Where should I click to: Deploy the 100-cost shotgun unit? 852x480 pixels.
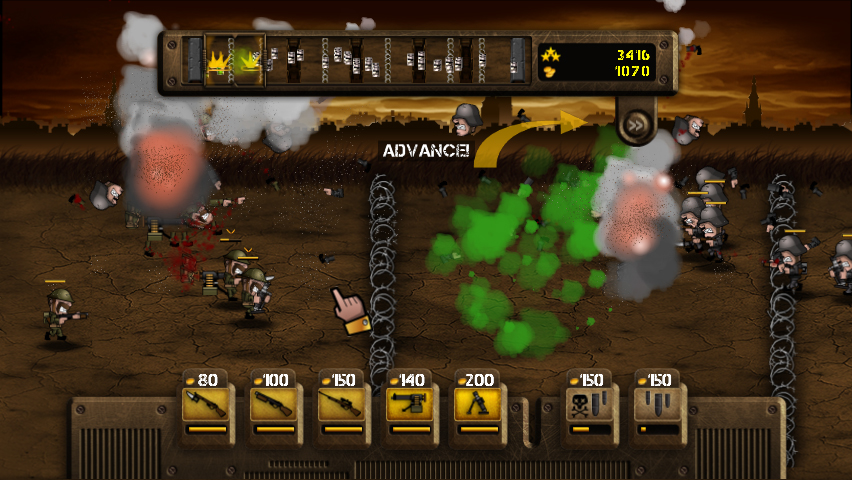click(x=276, y=405)
